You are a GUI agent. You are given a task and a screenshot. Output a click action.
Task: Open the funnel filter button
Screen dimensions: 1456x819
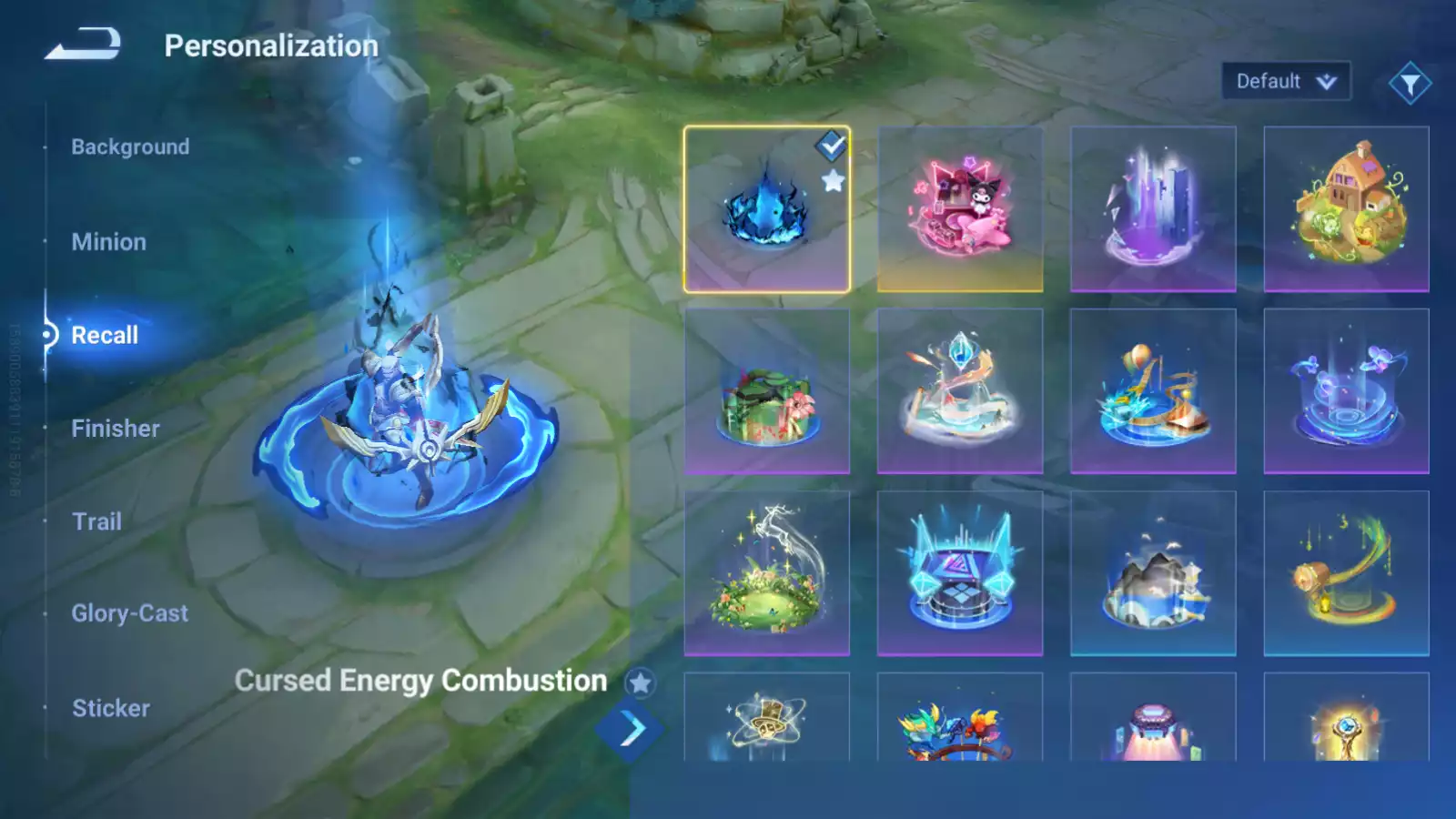[x=1410, y=84]
